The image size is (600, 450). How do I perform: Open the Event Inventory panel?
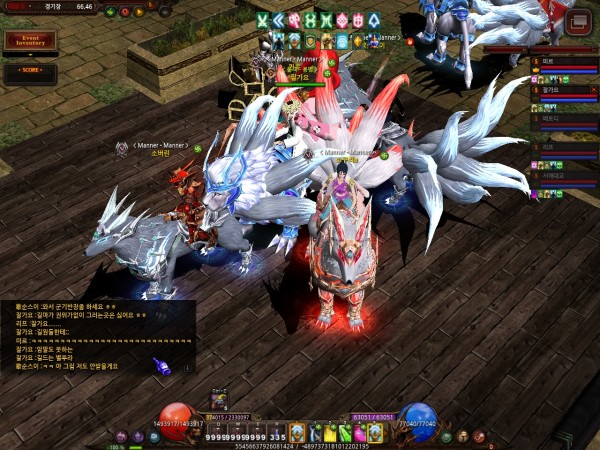(28, 41)
